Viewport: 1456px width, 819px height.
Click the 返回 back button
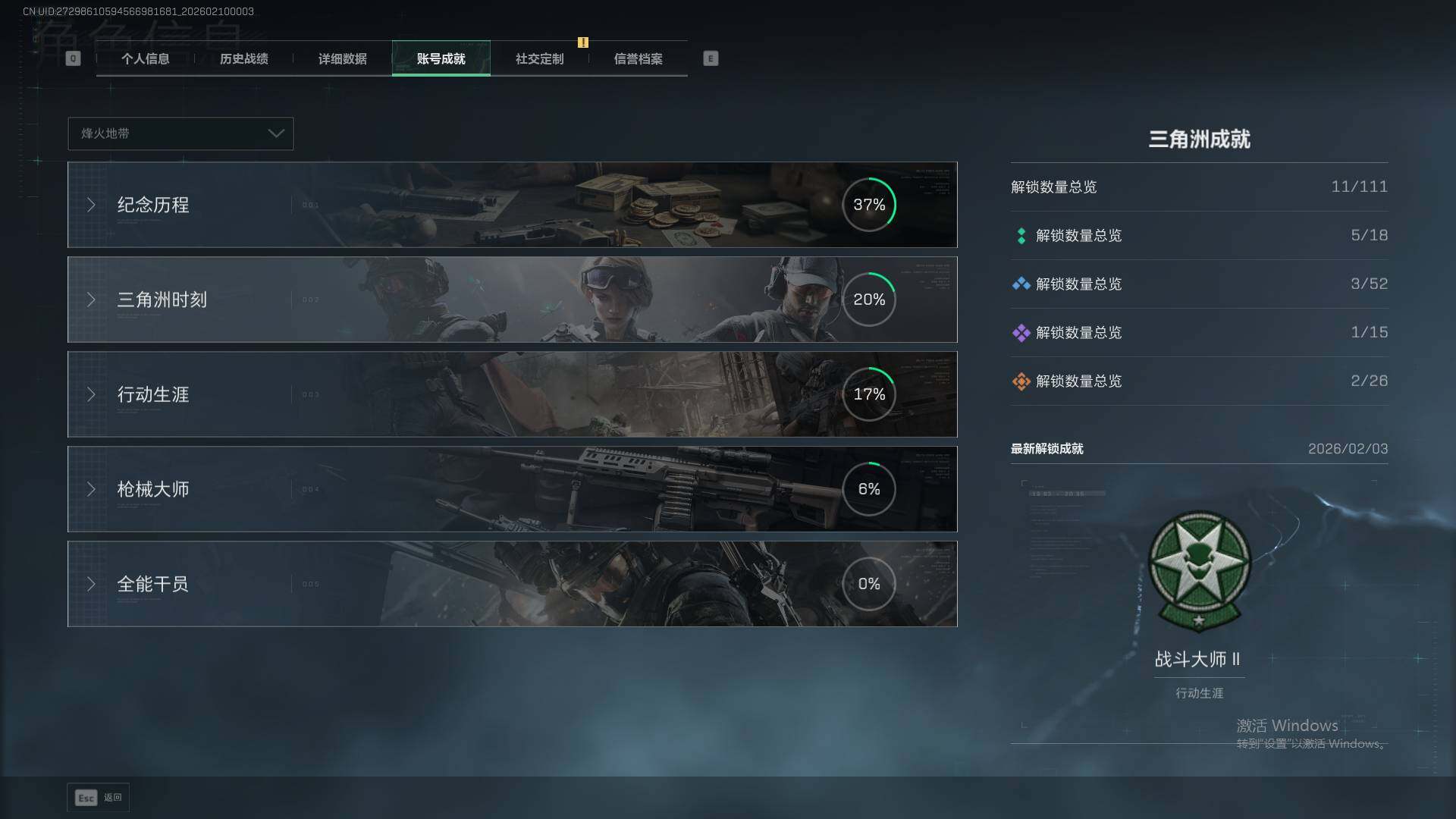coord(99,798)
